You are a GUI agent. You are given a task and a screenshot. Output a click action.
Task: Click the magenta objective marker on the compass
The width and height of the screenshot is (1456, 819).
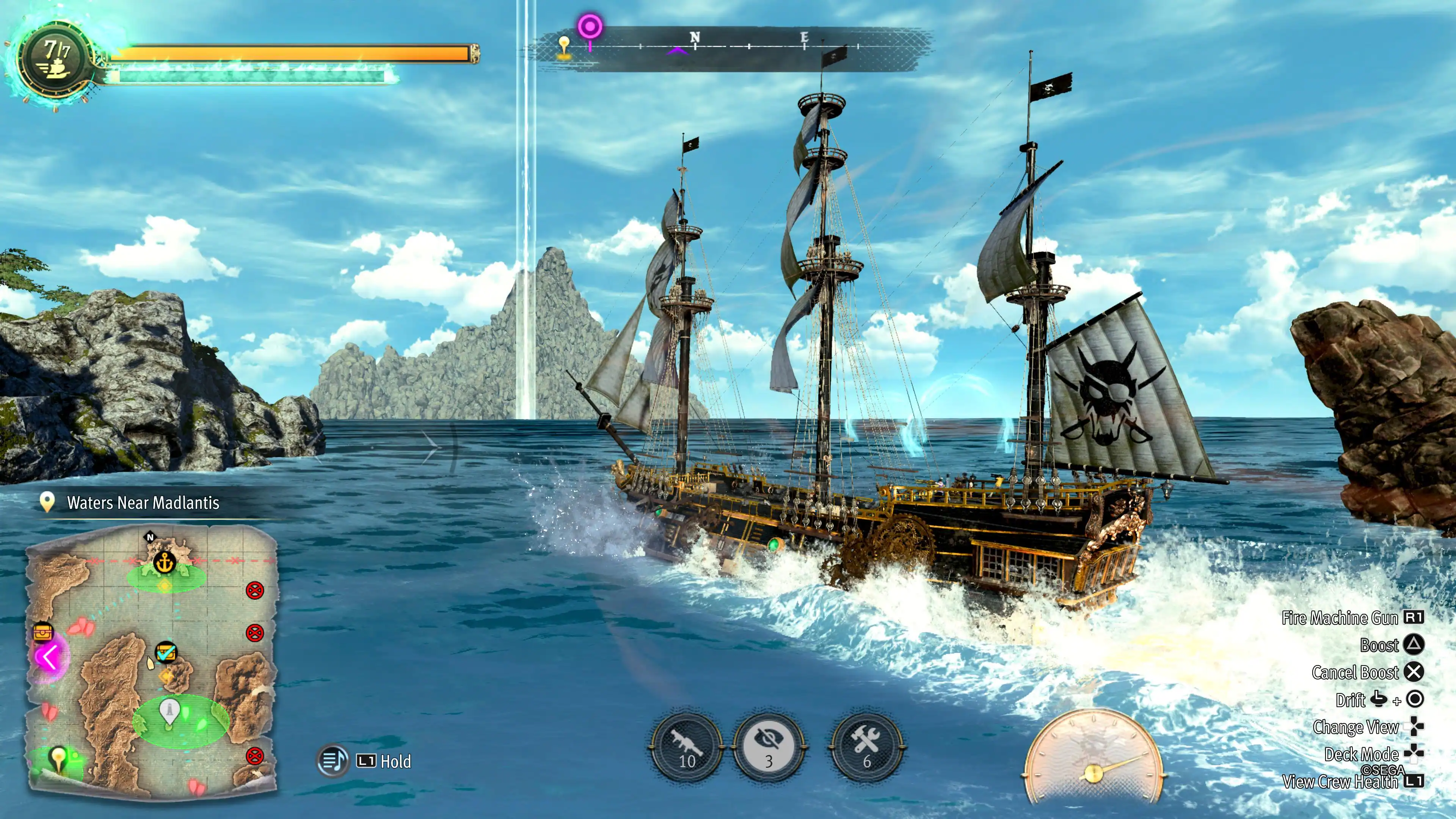pyautogui.click(x=590, y=27)
